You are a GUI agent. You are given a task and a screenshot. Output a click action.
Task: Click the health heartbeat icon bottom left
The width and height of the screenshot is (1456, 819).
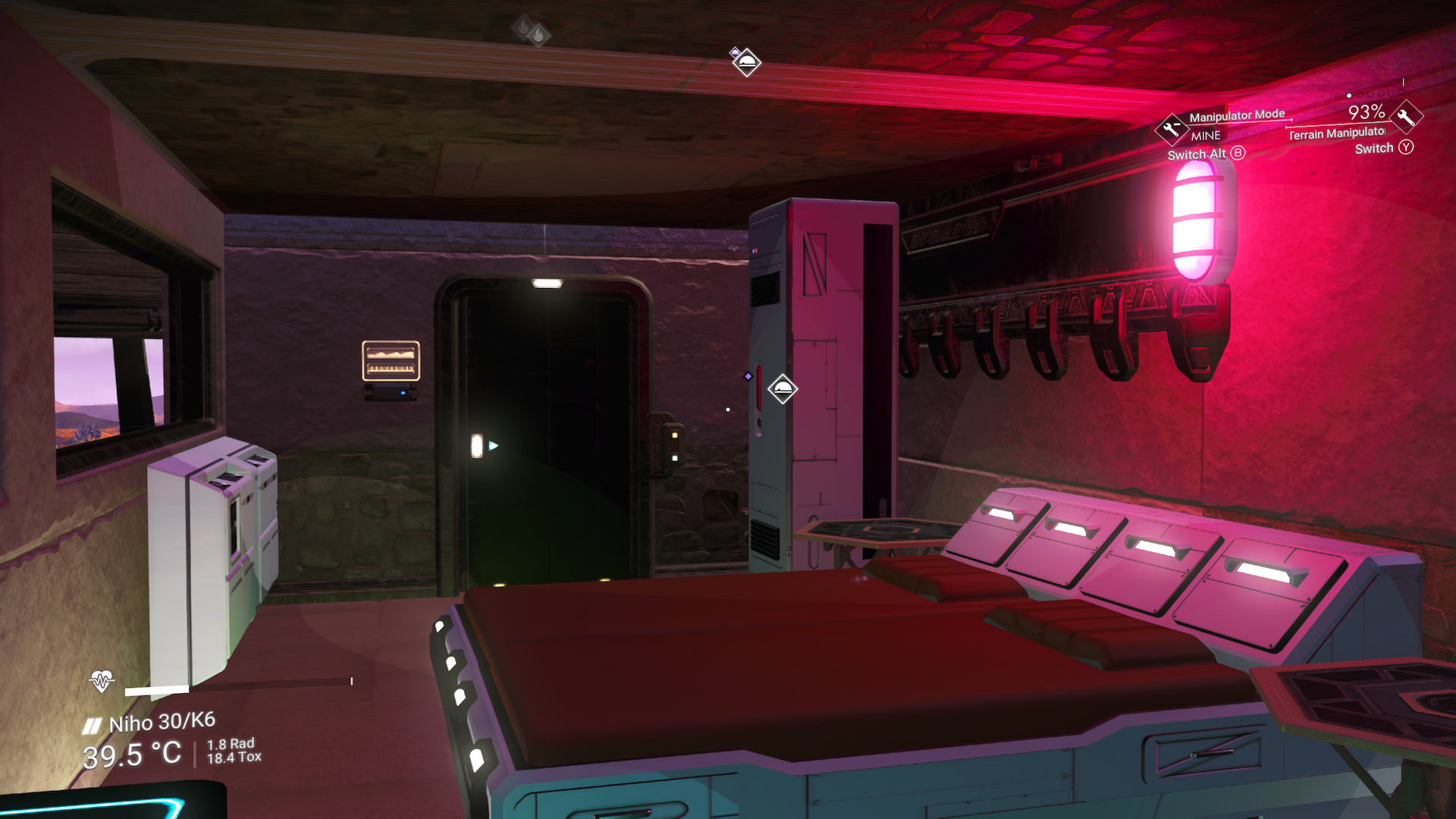click(x=101, y=681)
